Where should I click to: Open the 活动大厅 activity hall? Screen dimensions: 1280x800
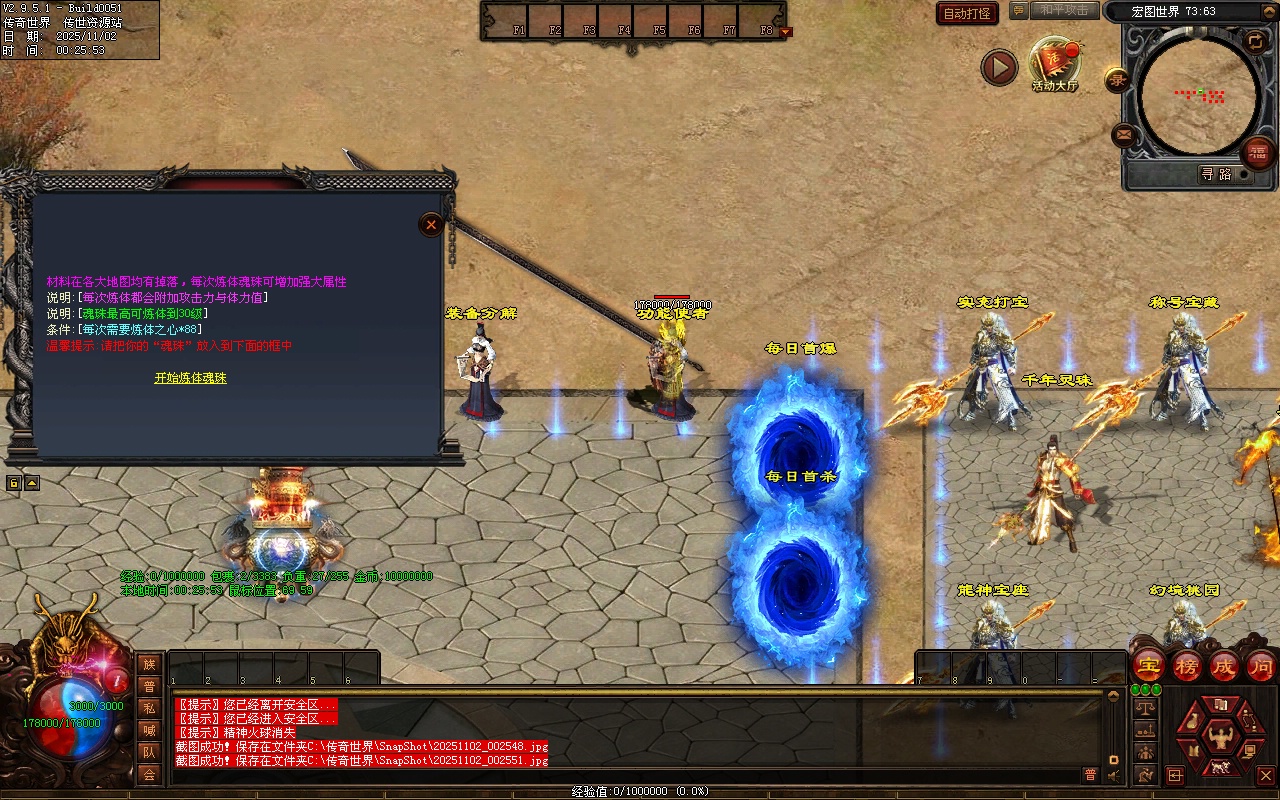tap(1055, 63)
